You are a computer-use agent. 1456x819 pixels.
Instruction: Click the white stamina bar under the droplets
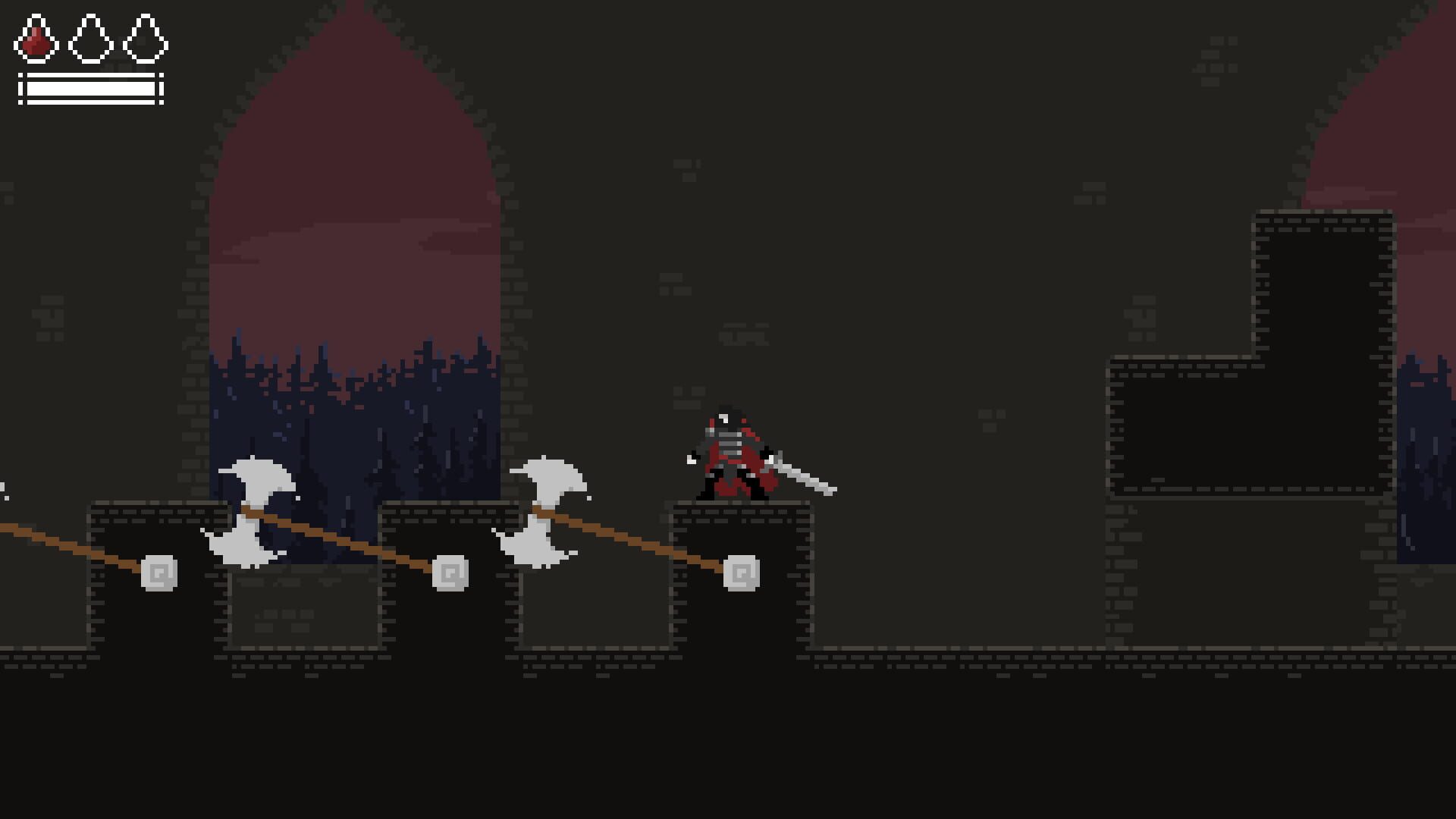[x=89, y=89]
